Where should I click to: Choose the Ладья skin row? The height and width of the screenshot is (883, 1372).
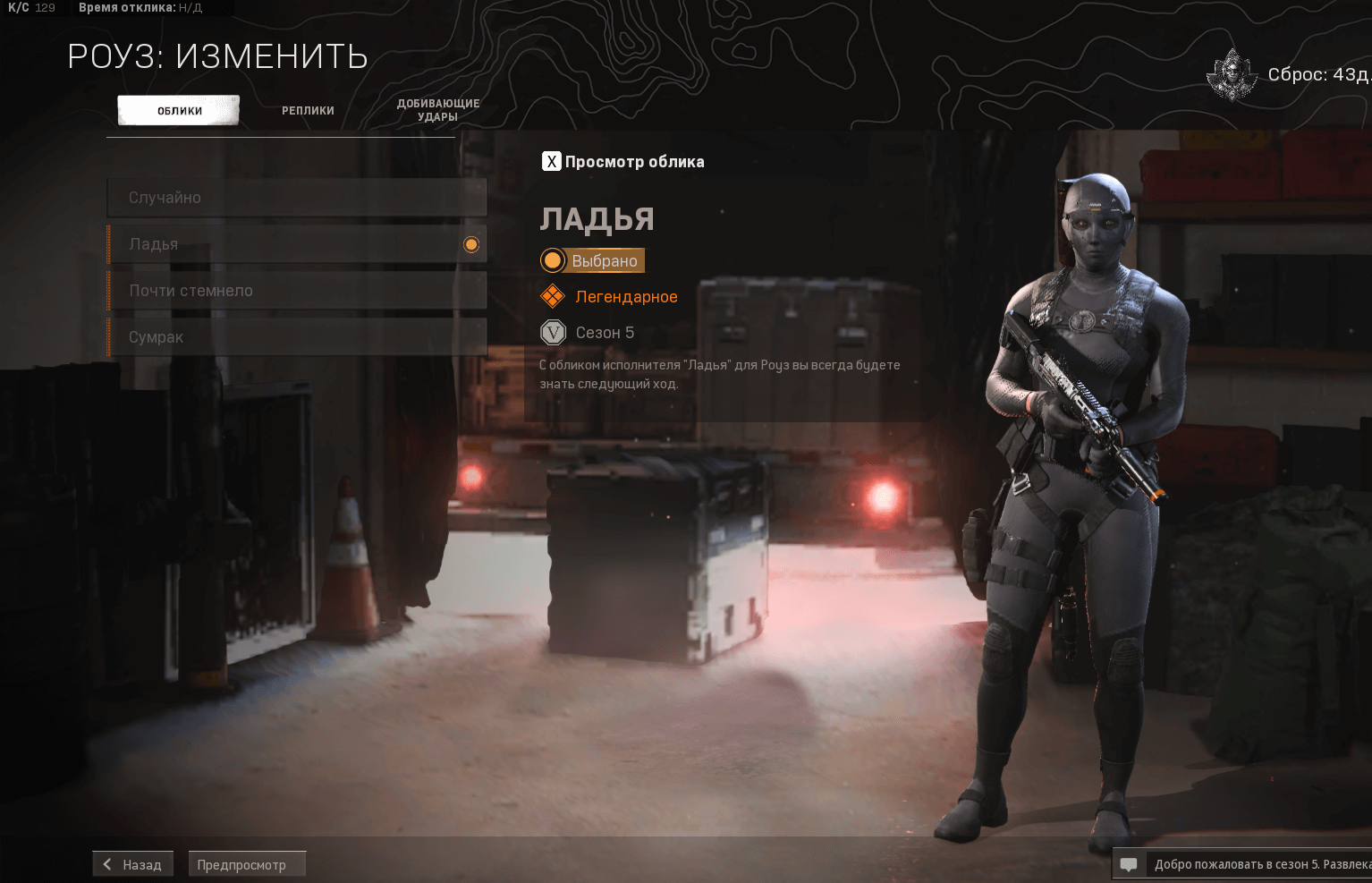point(296,244)
